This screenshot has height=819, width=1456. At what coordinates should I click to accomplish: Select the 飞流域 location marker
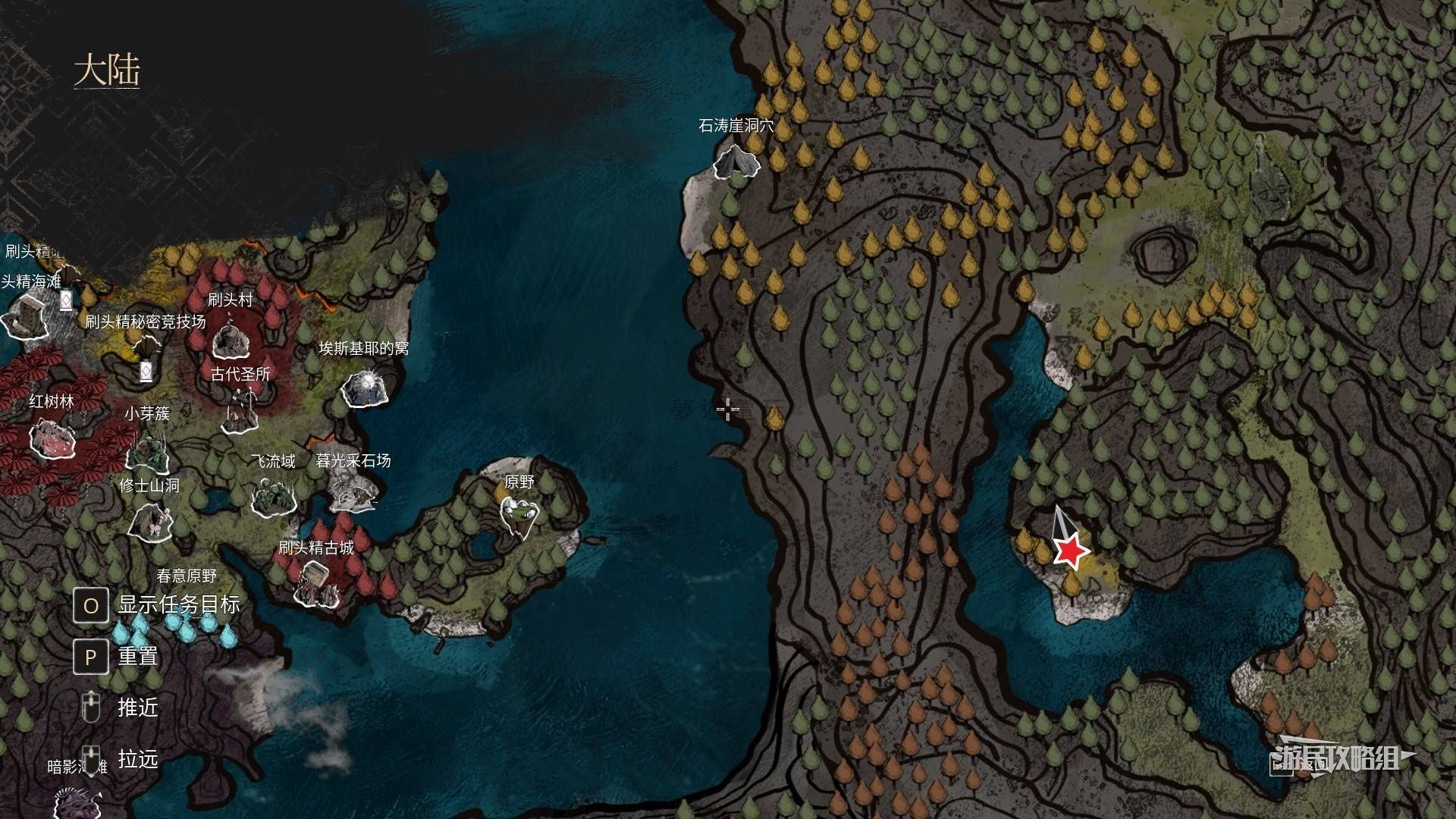271,494
